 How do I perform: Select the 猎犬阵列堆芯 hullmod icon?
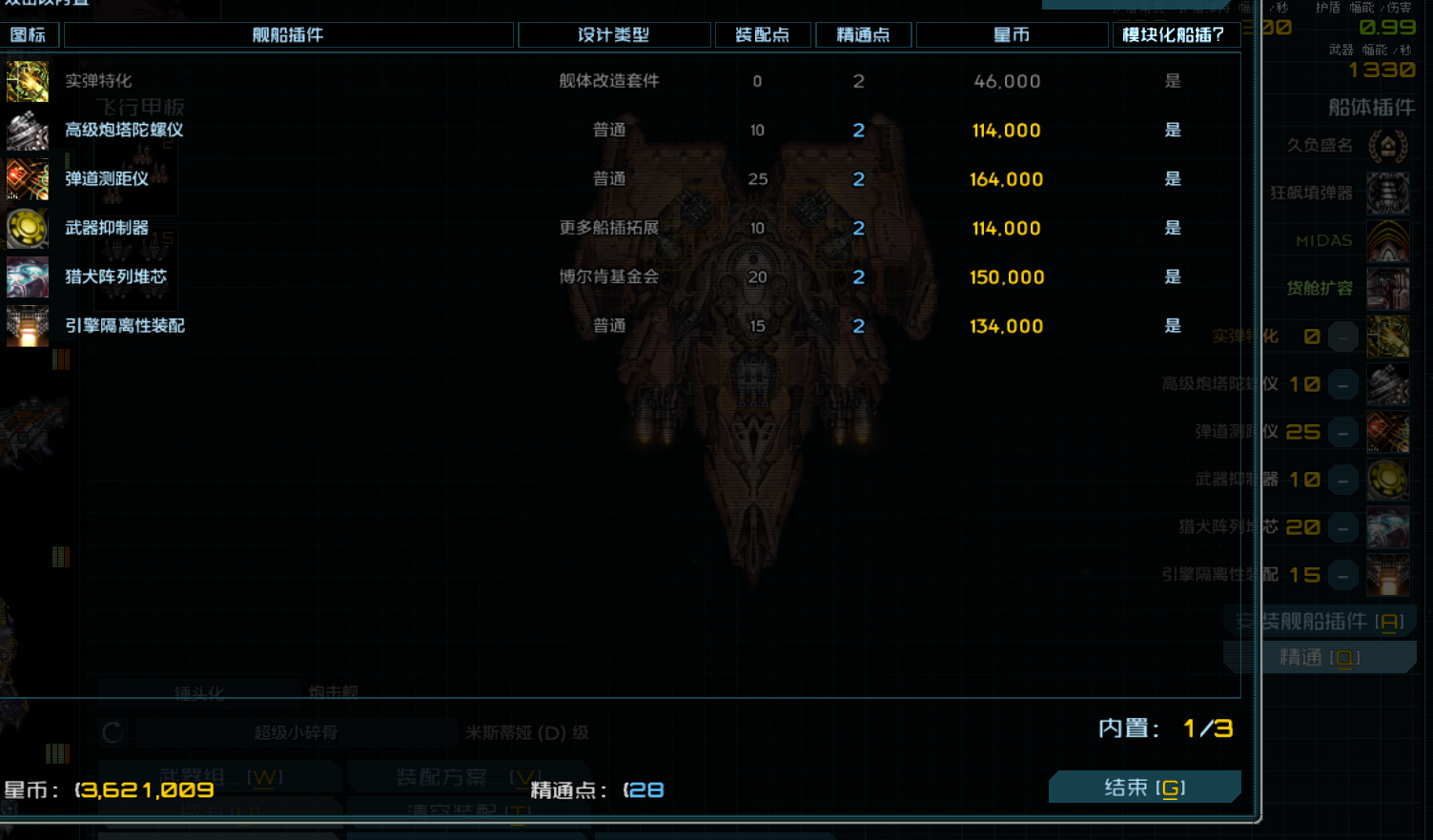(x=27, y=277)
